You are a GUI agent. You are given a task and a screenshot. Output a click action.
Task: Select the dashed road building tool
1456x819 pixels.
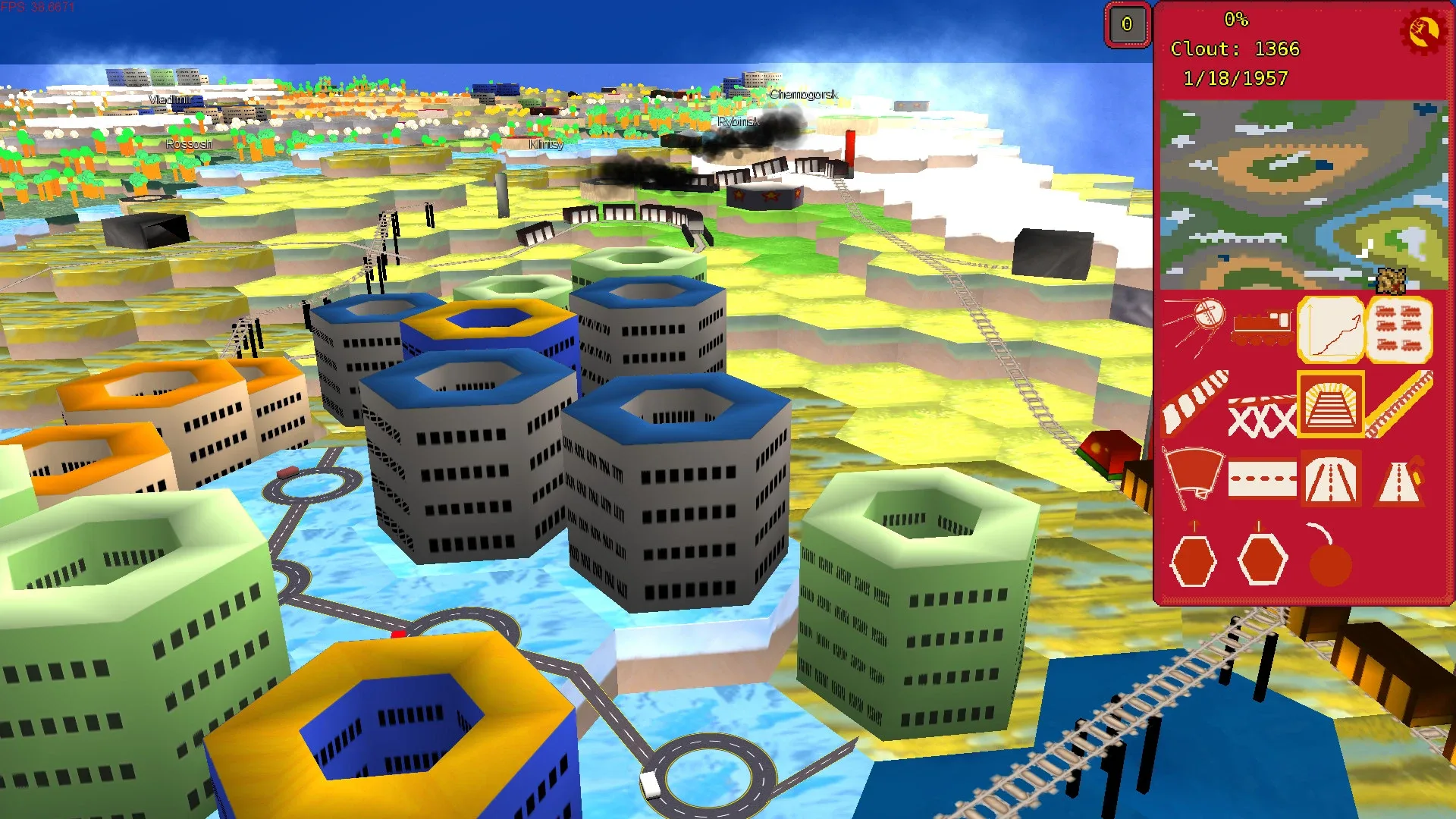[x=1261, y=479]
